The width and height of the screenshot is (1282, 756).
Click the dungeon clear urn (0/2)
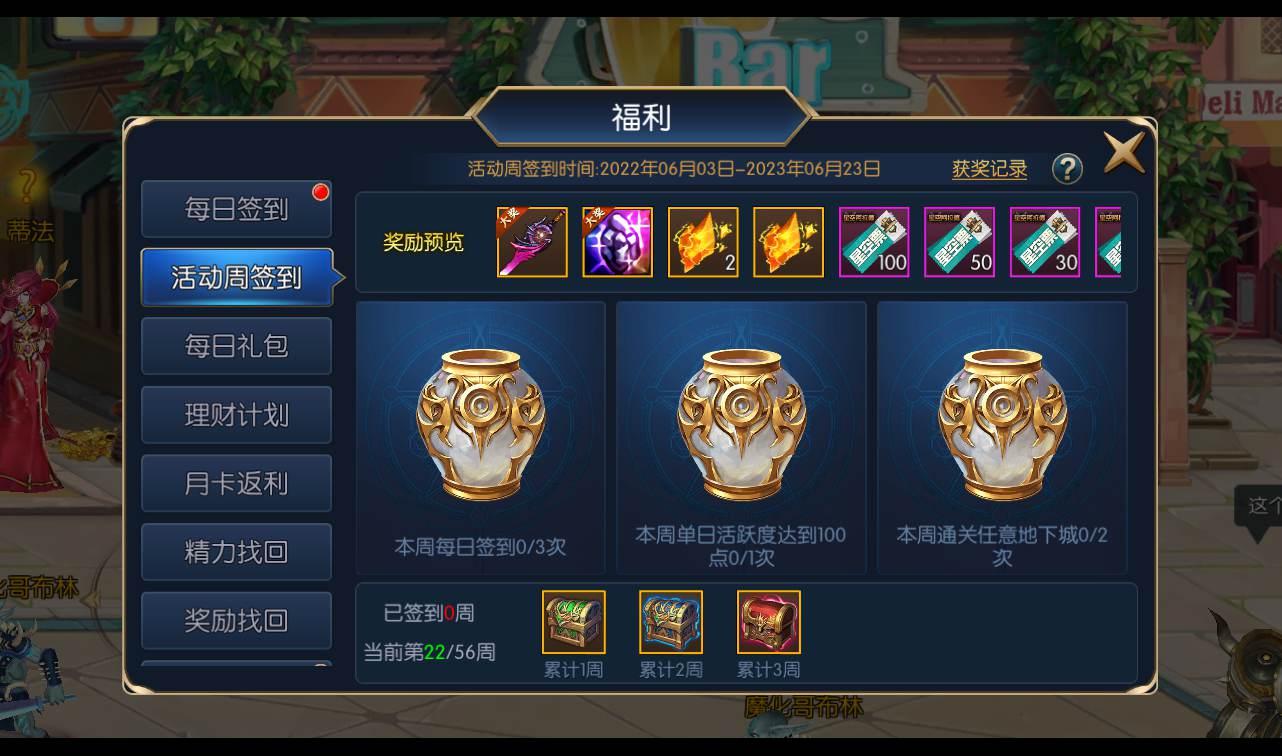click(x=1001, y=420)
